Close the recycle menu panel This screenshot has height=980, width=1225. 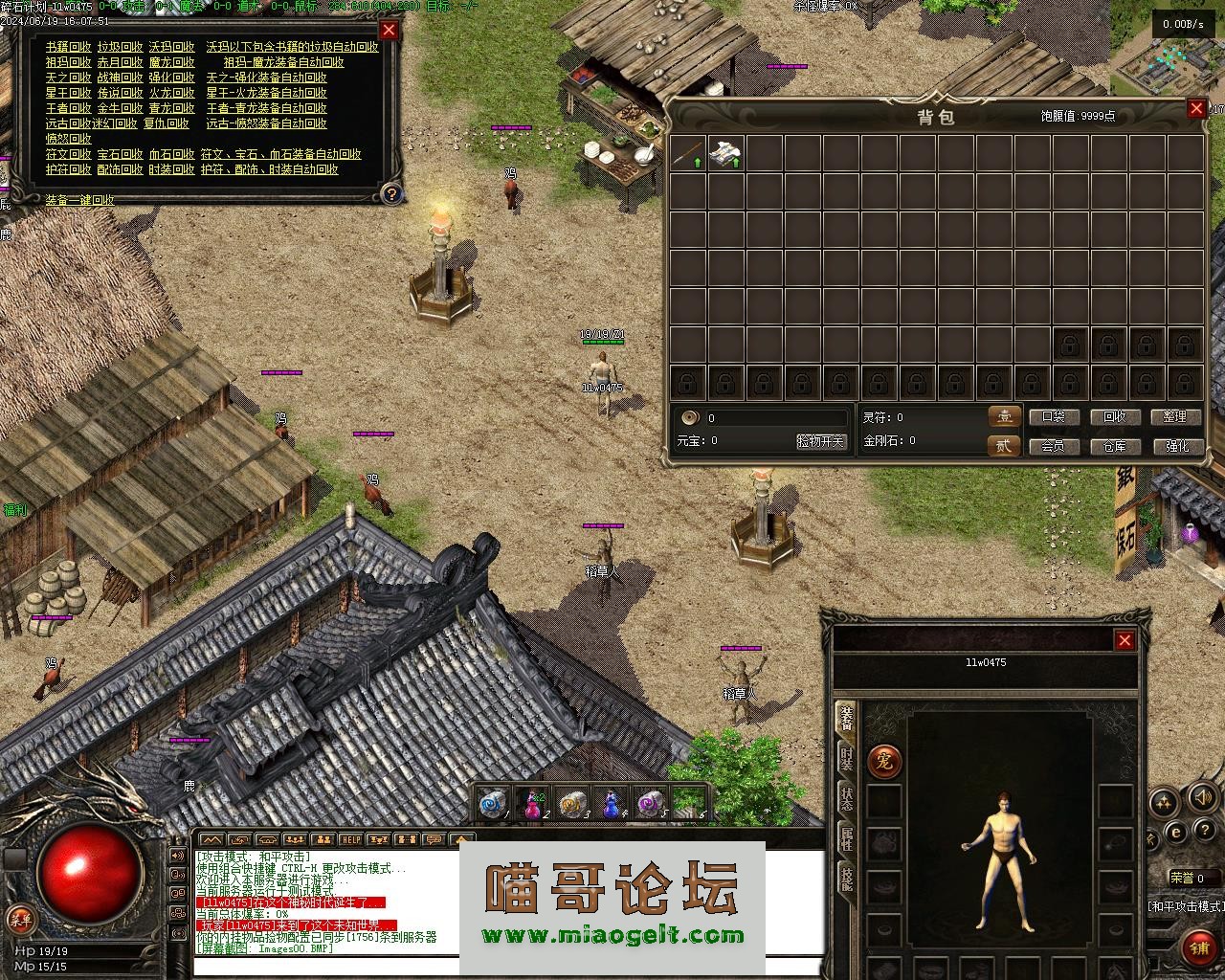389,30
